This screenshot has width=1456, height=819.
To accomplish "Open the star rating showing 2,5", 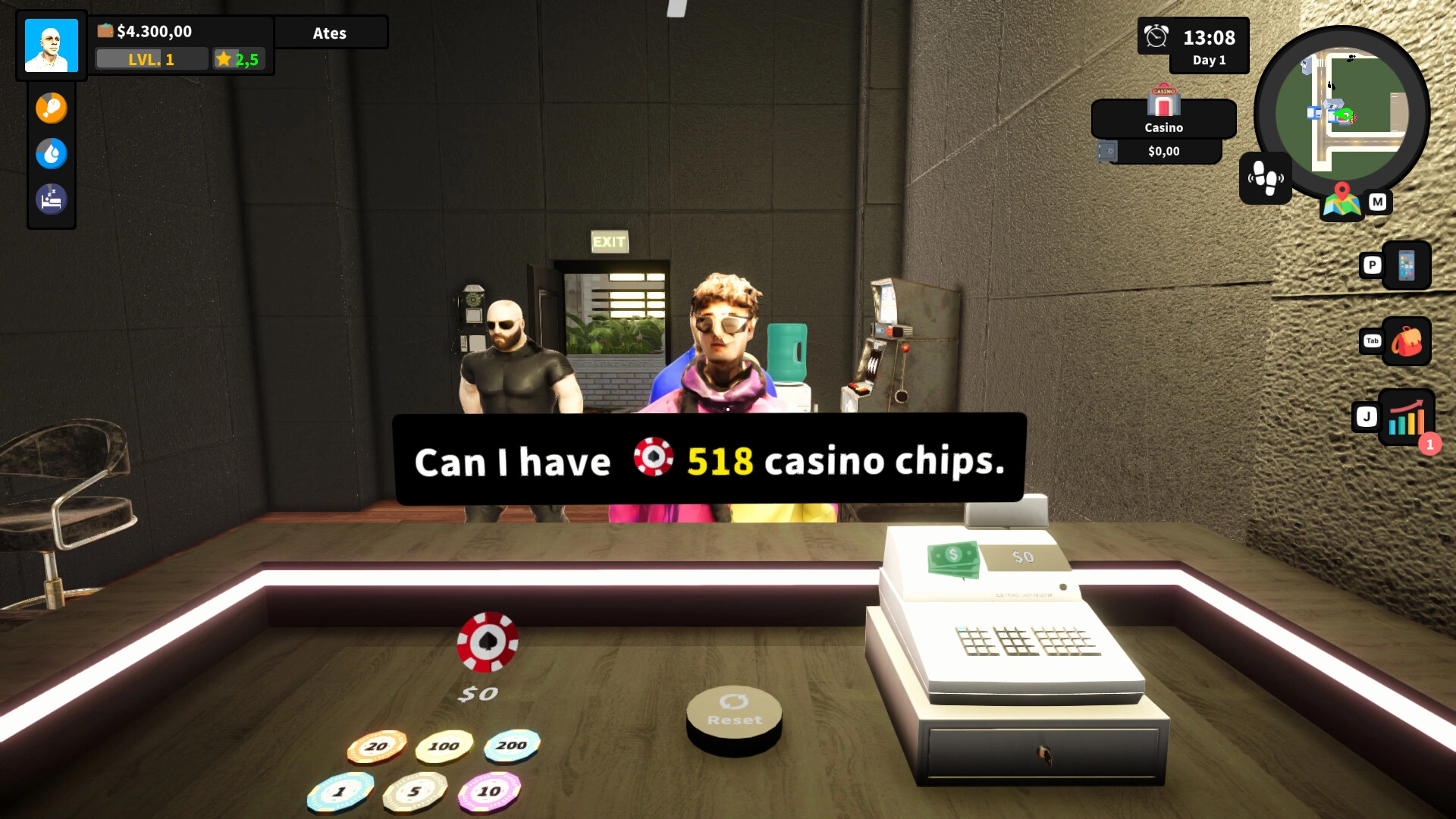I will pyautogui.click(x=240, y=58).
